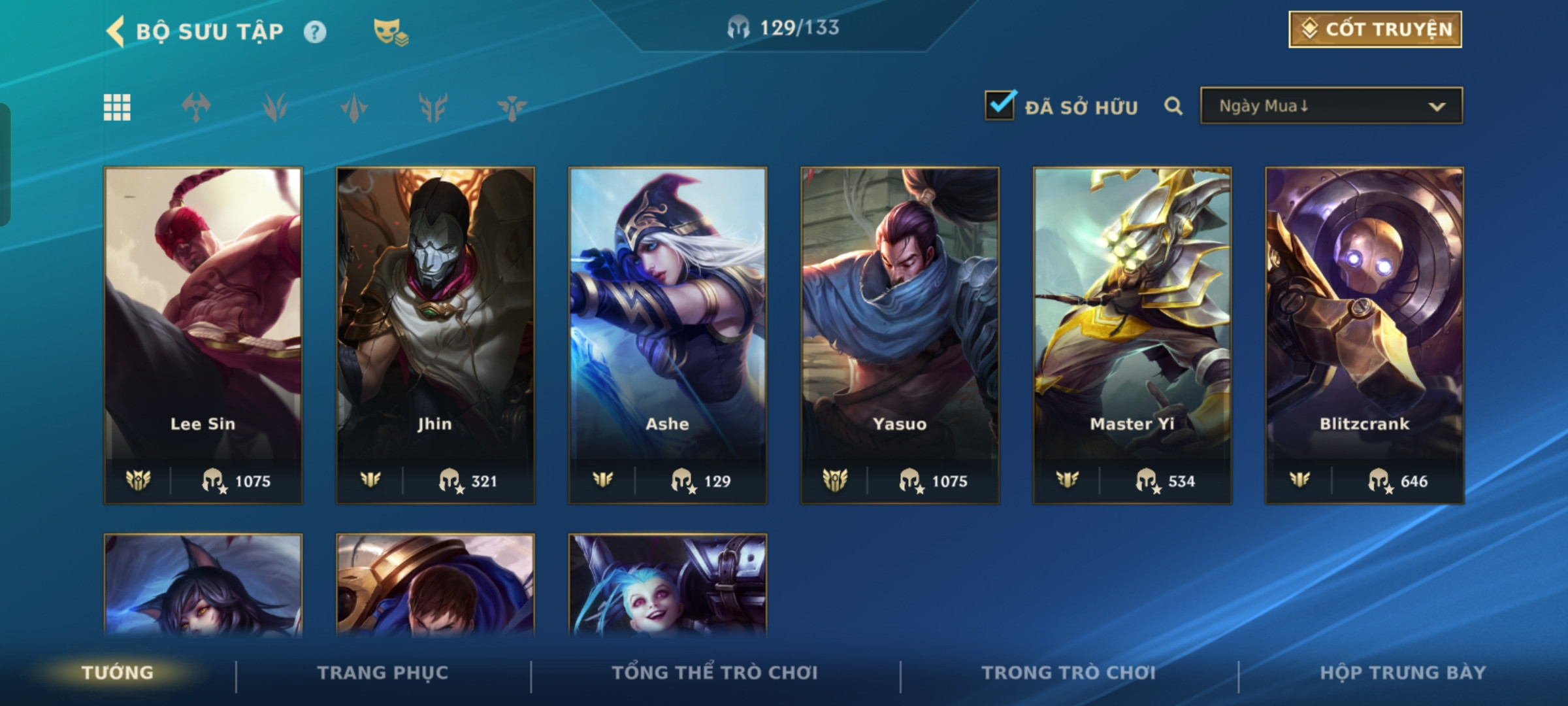Select the Master Yi champion card
Screen dimensions: 1568x706
pos(1132,335)
